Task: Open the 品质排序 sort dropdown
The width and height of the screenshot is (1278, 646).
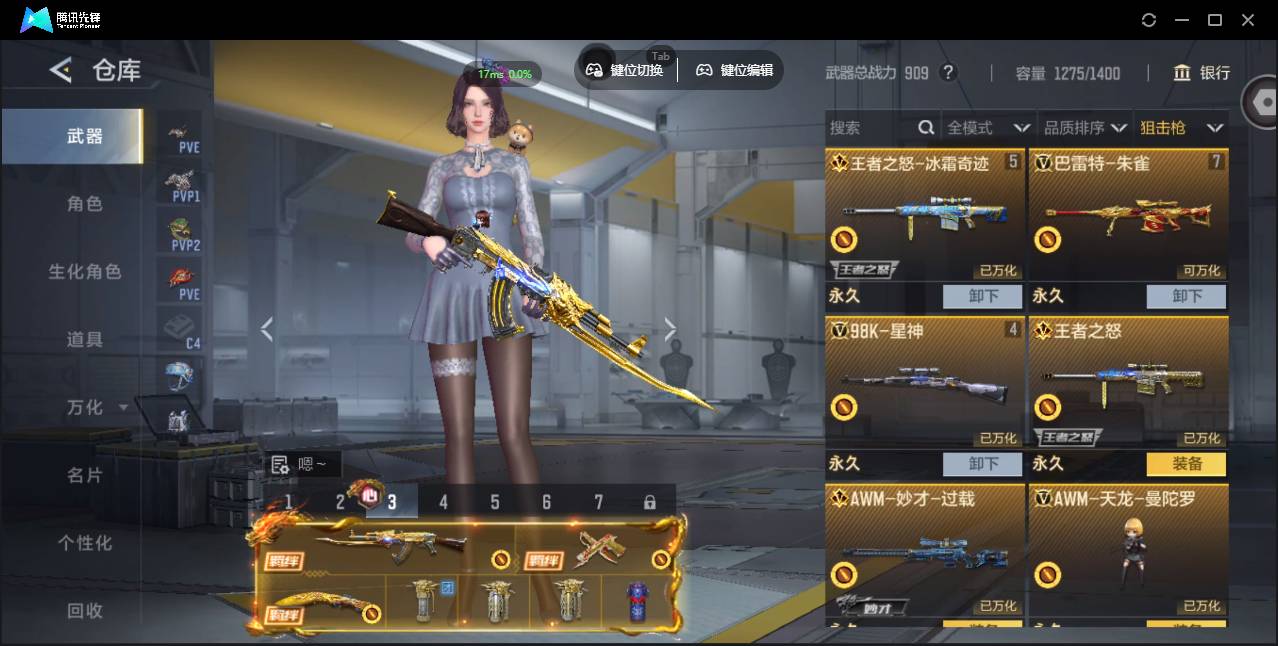Action: pos(1085,128)
